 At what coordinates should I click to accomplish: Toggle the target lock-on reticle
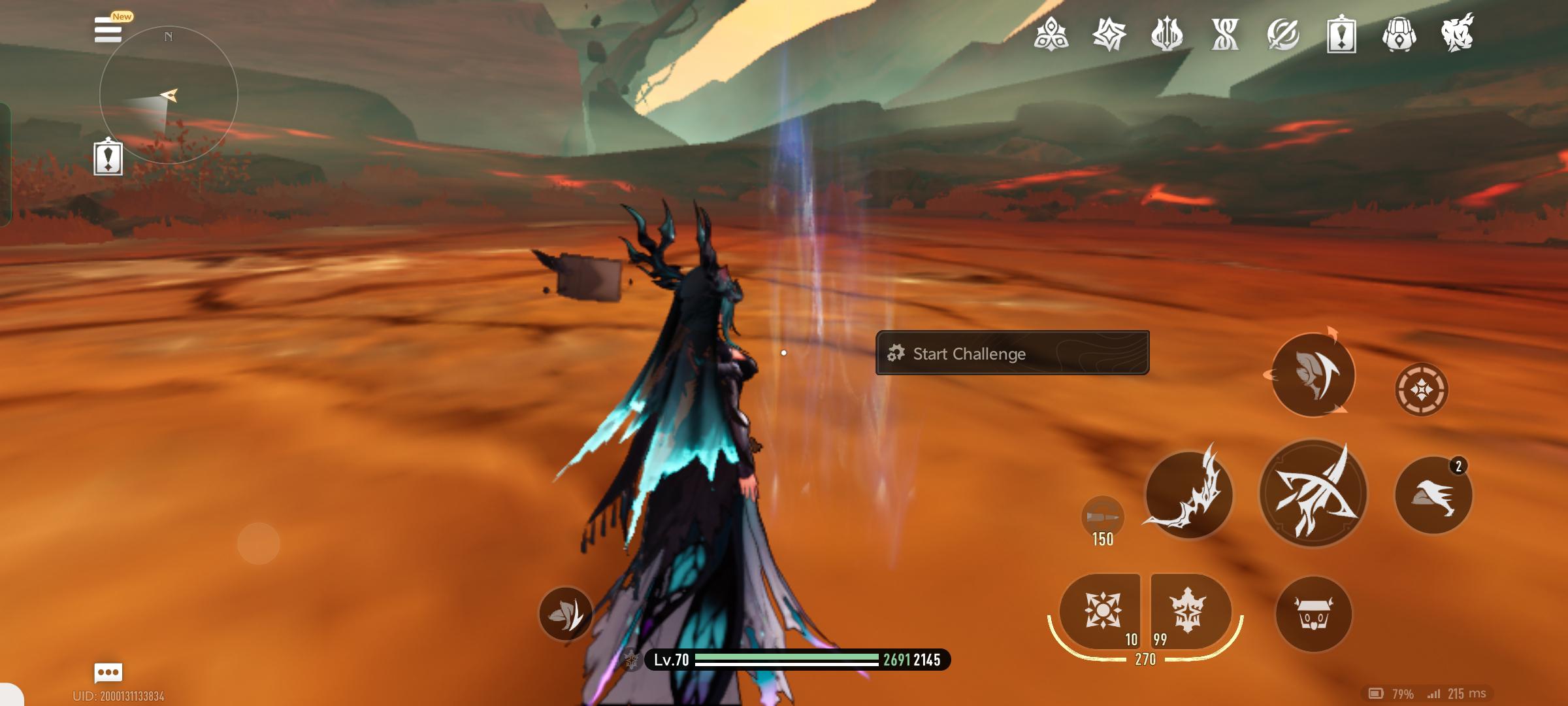[x=1422, y=390]
